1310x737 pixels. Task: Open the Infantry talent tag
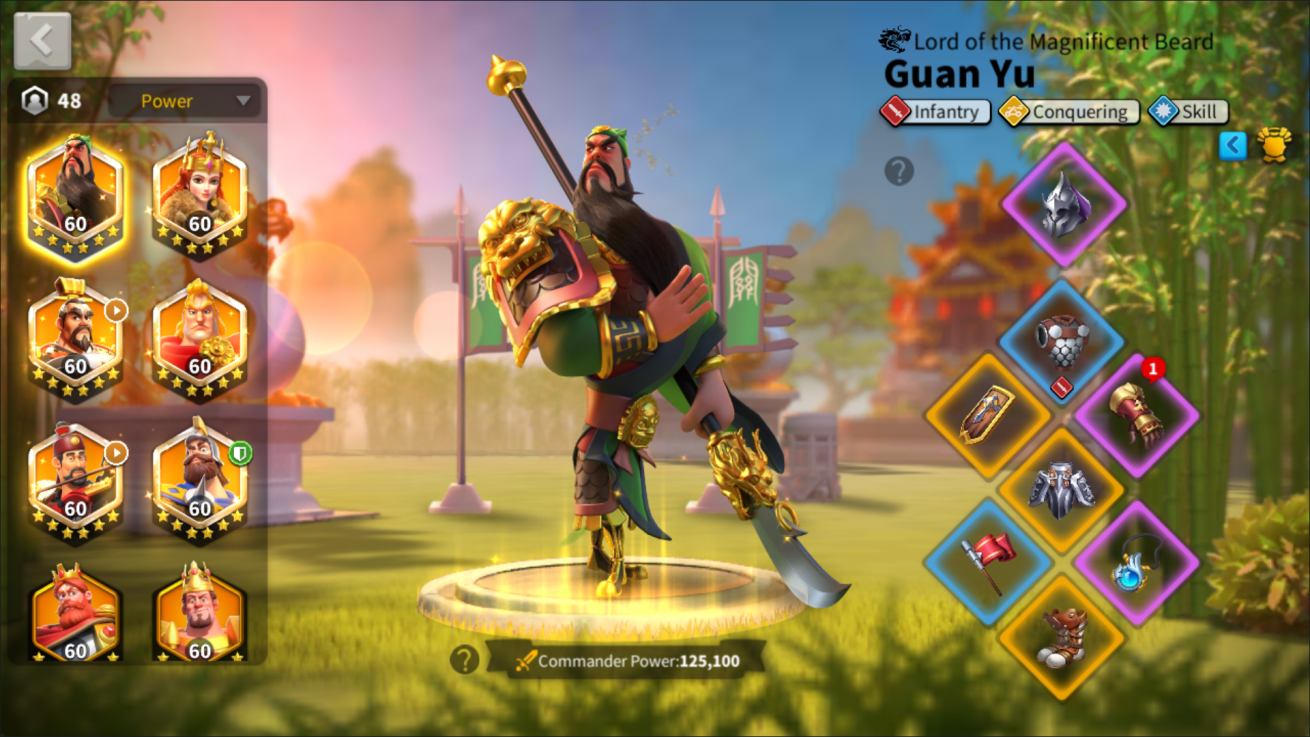[935, 111]
